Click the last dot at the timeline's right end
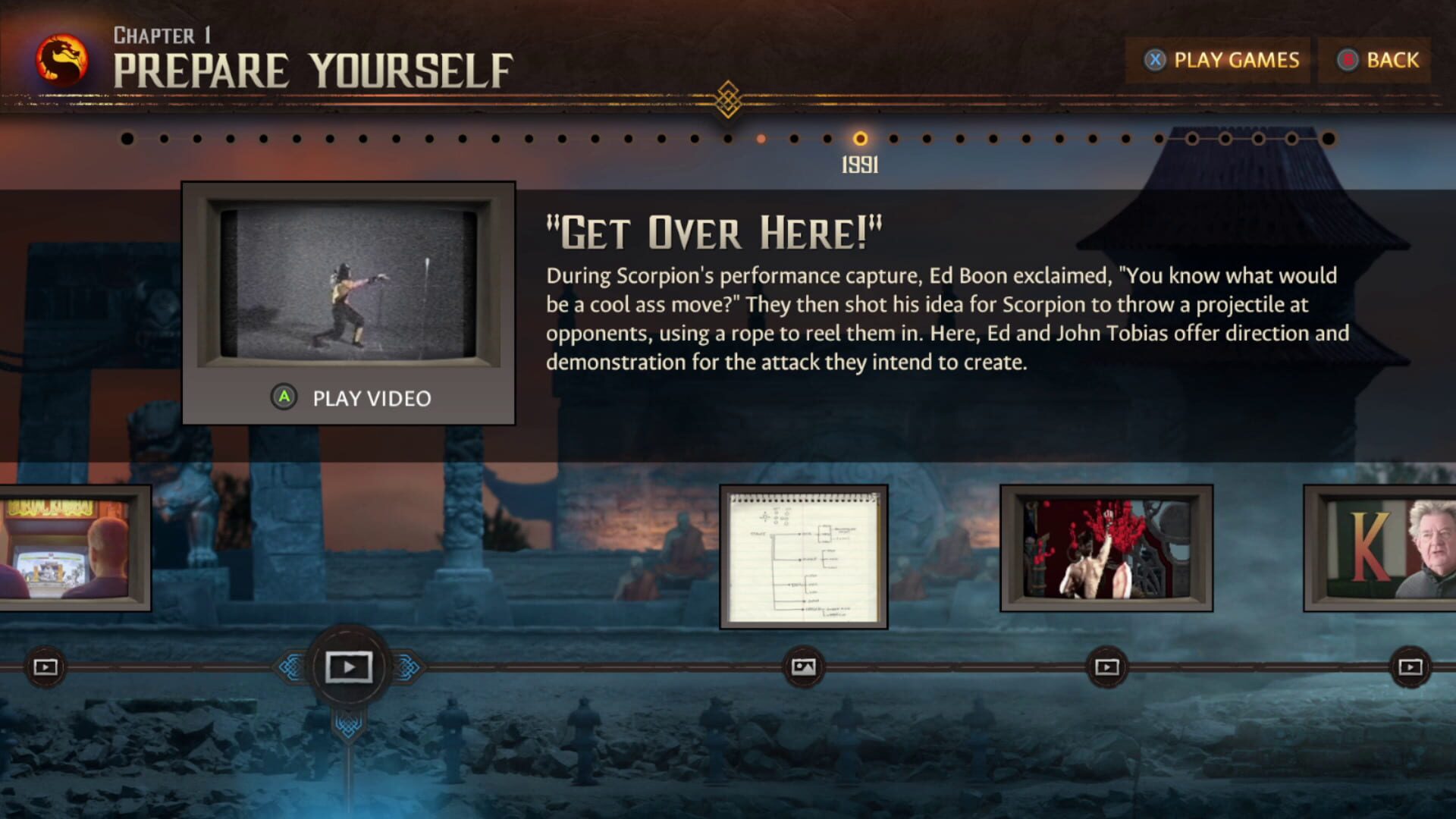Screen dimensions: 1456x819 pyautogui.click(x=1327, y=139)
